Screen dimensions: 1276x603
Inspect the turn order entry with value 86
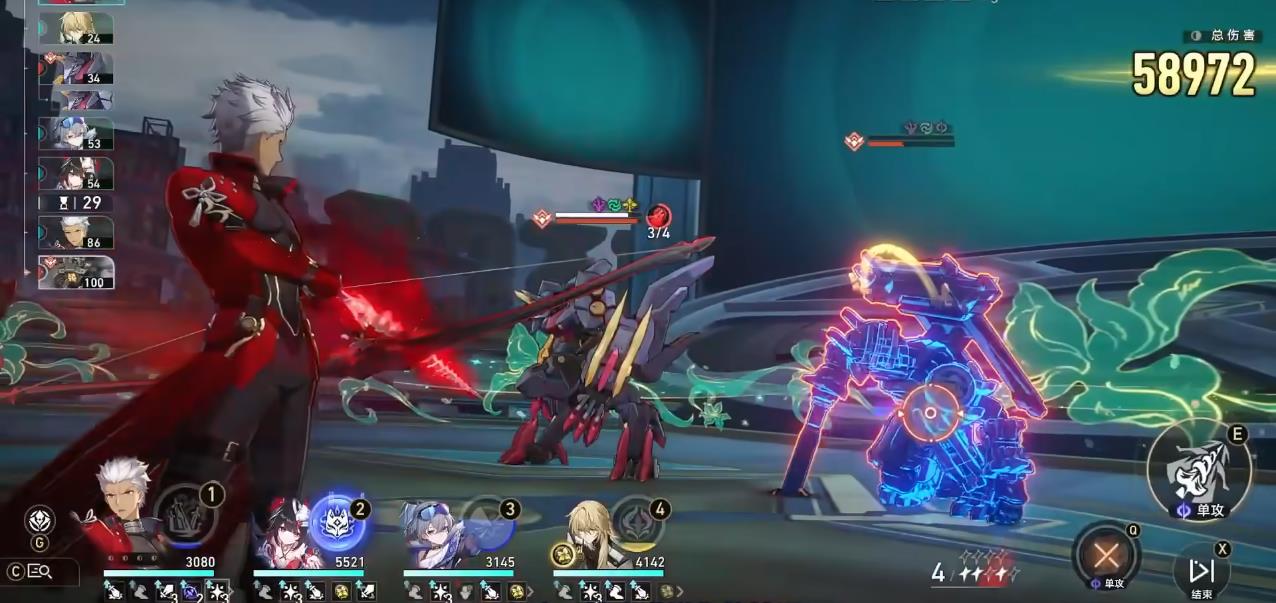tap(76, 234)
